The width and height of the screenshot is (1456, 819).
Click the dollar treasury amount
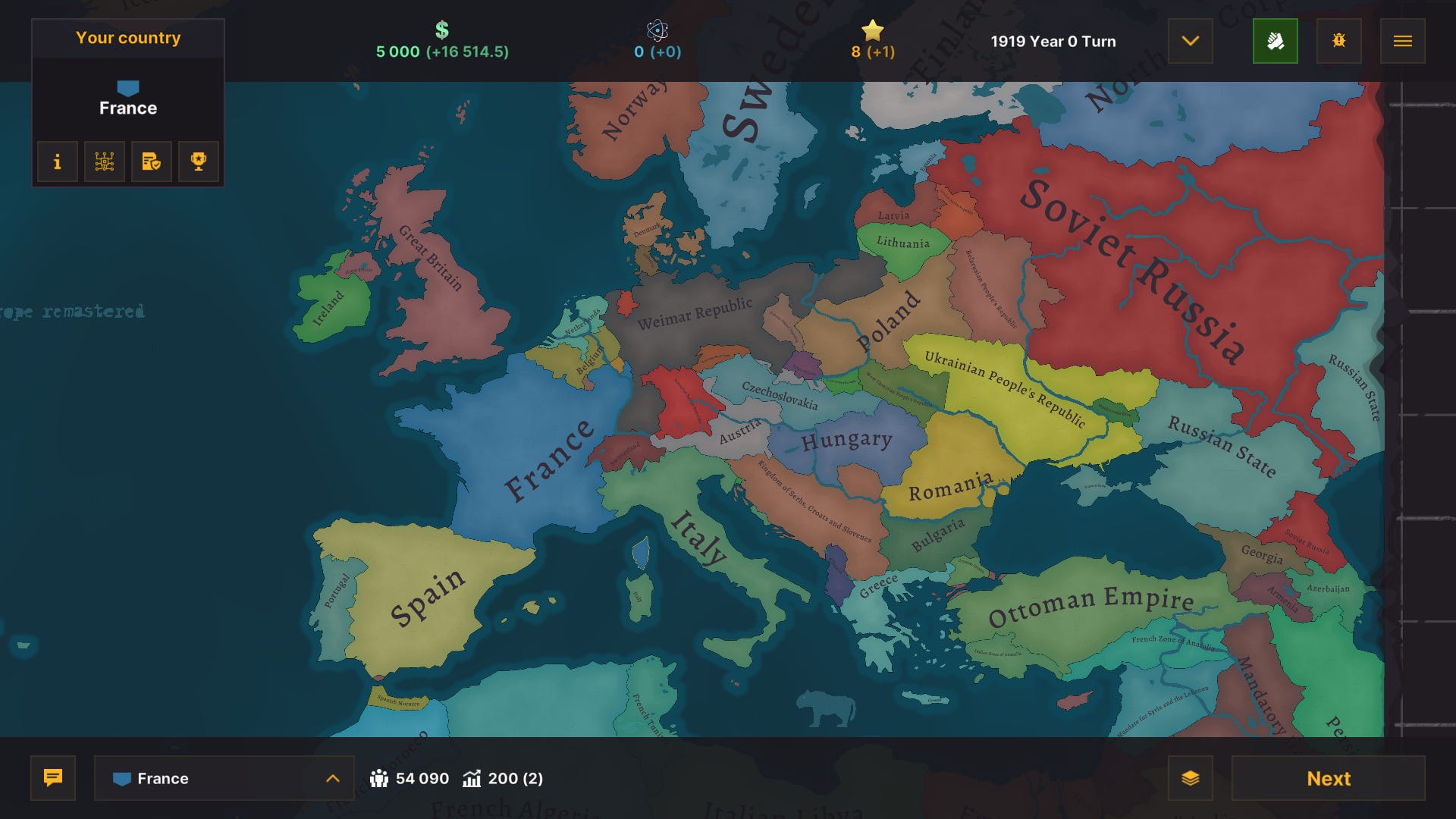coord(442,42)
